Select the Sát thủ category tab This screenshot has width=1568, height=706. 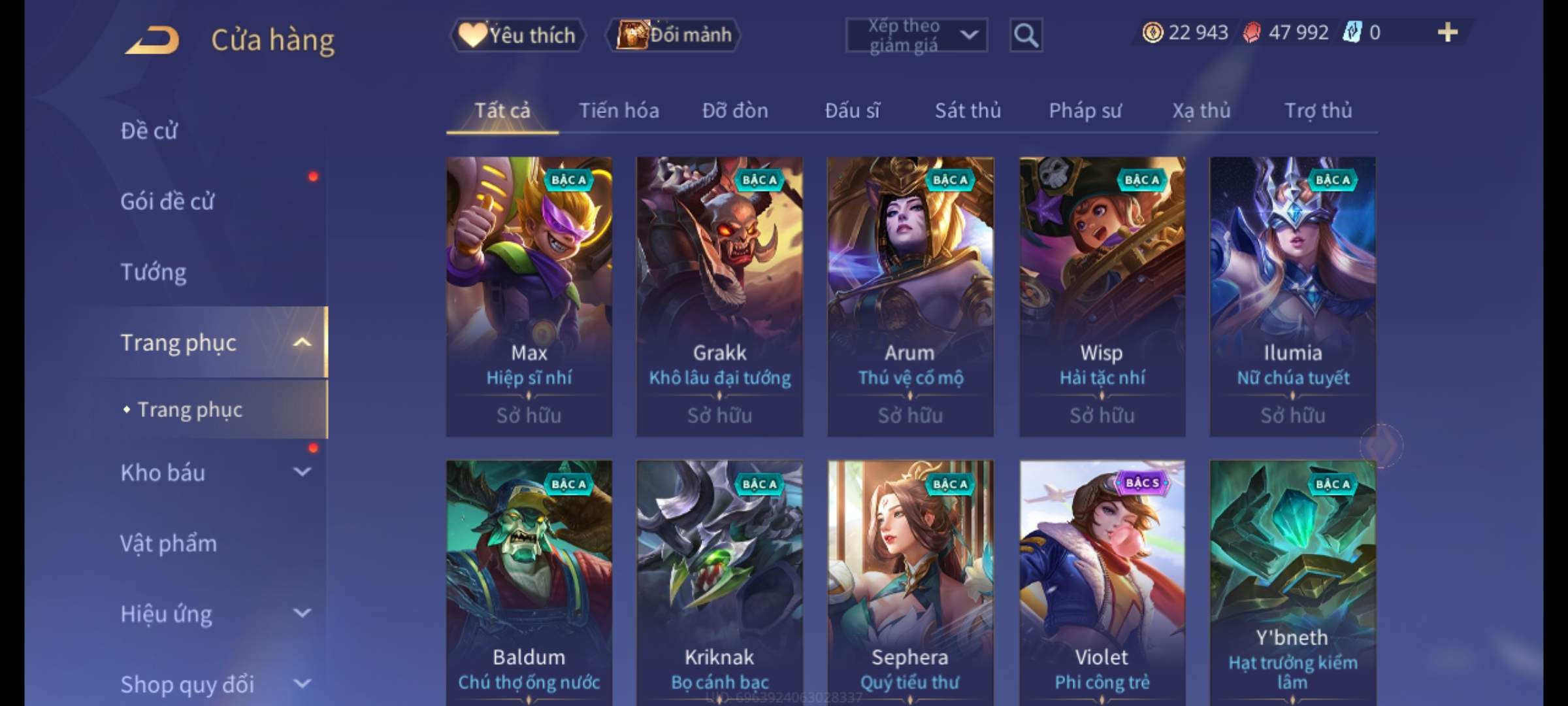tap(968, 110)
